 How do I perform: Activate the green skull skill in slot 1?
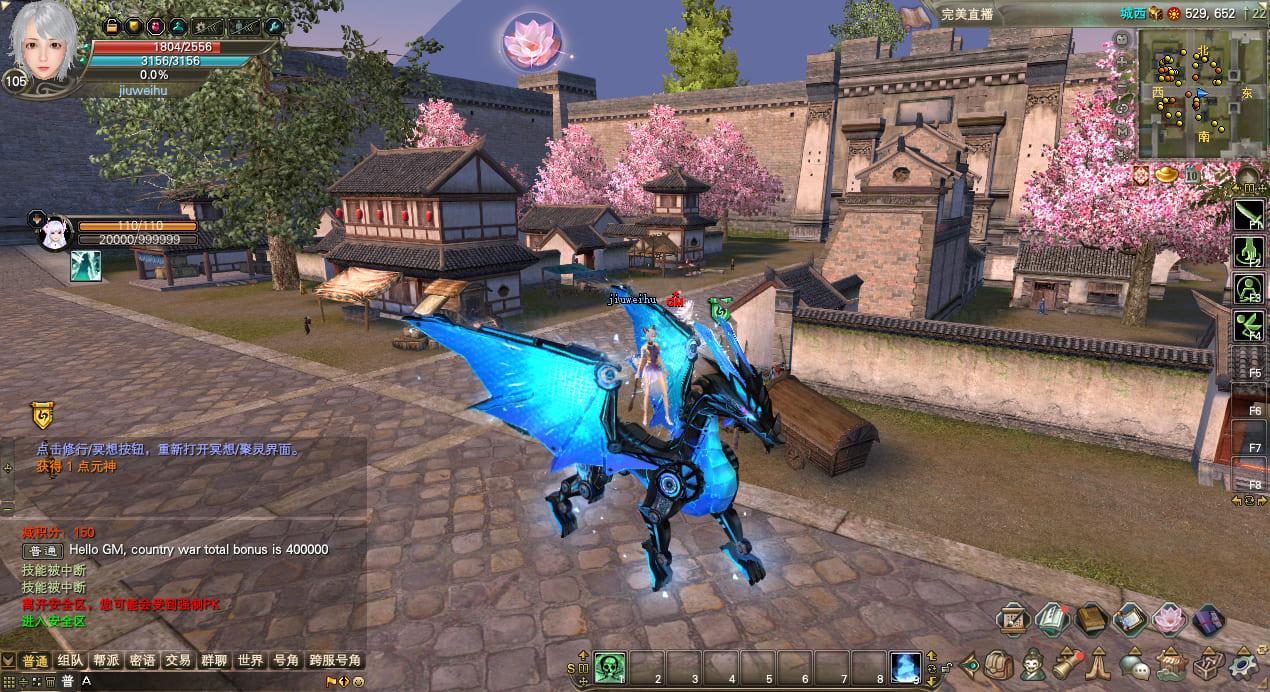click(x=610, y=666)
